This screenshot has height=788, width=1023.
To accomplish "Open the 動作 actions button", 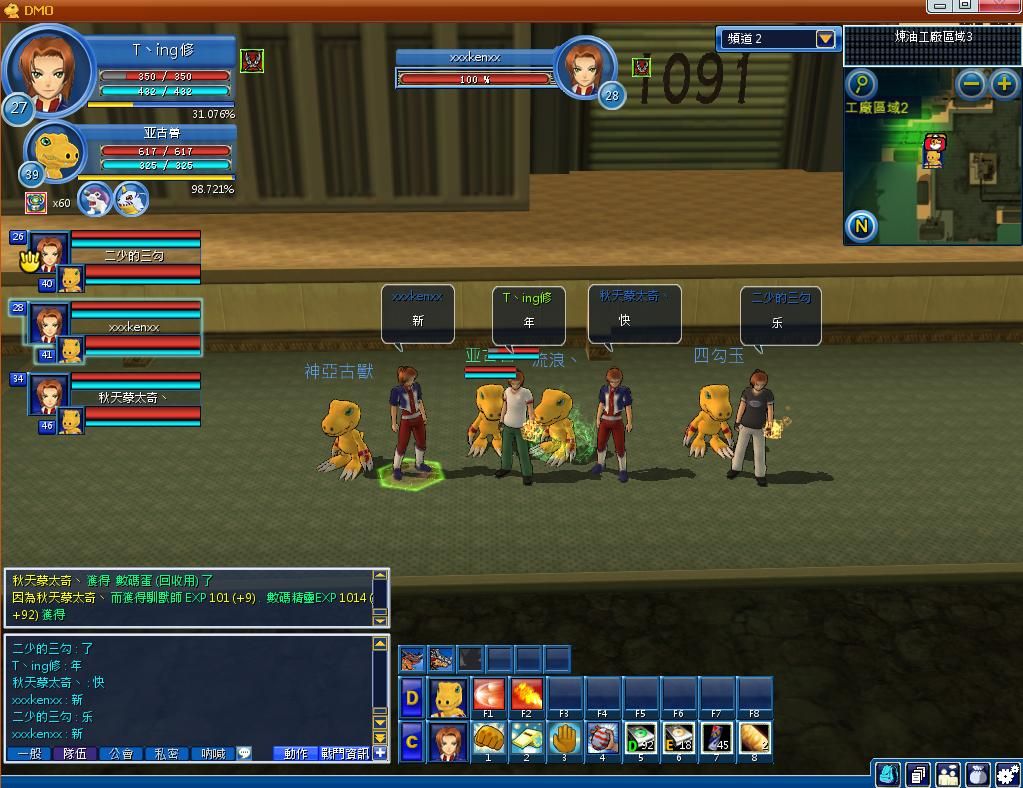I will tap(296, 753).
